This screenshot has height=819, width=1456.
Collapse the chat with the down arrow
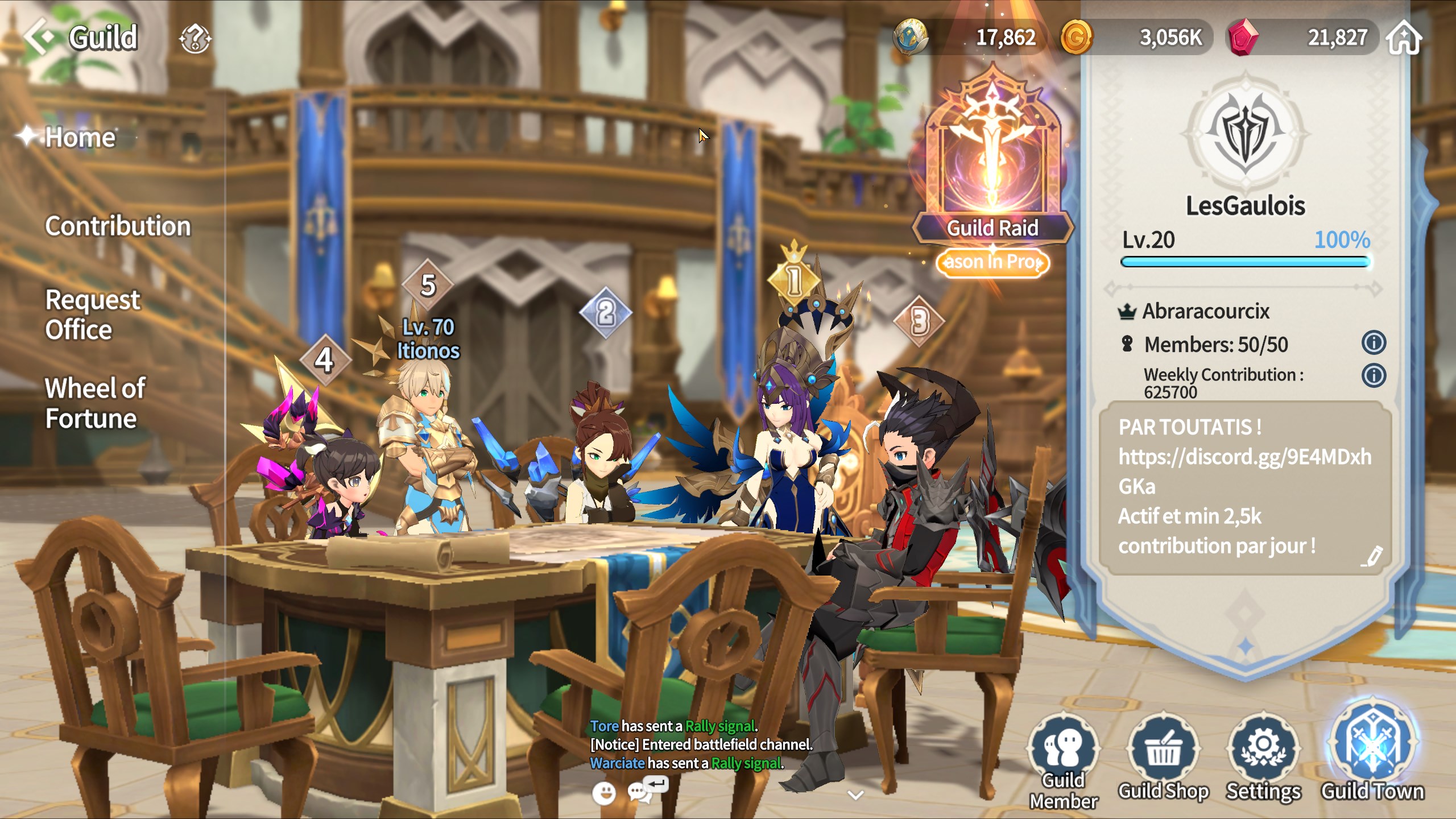855,795
